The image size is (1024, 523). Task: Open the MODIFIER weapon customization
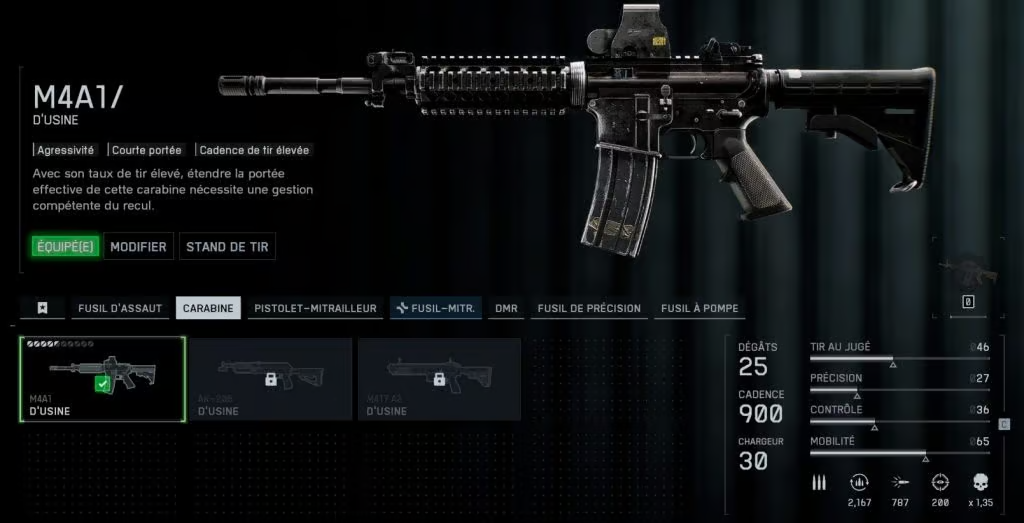coord(138,246)
